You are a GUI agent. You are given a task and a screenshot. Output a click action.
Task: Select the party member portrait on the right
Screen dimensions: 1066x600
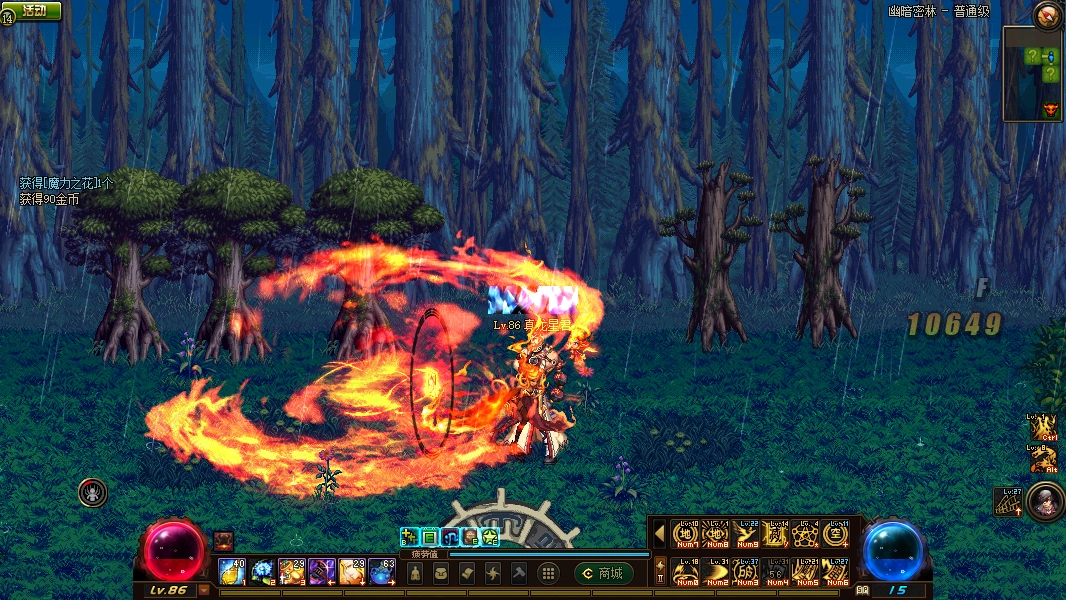pyautogui.click(x=1041, y=500)
